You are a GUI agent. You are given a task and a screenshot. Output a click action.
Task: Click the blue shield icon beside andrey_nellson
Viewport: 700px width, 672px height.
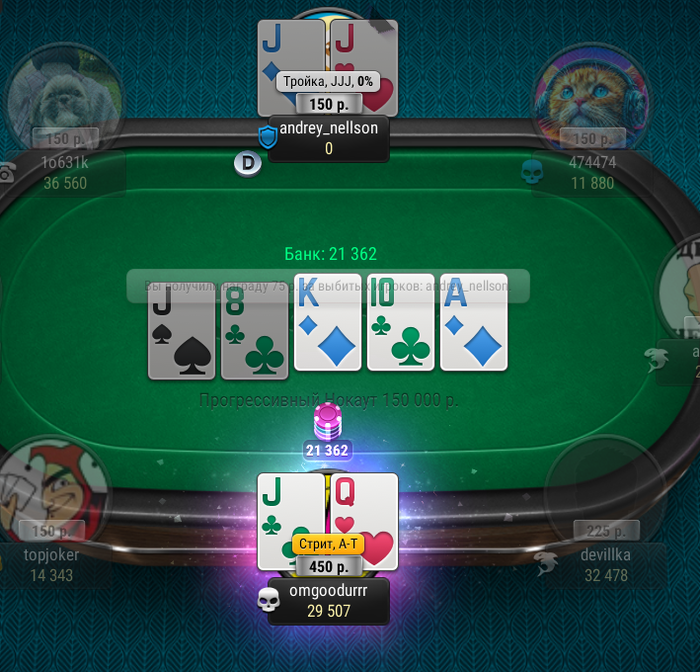(268, 137)
